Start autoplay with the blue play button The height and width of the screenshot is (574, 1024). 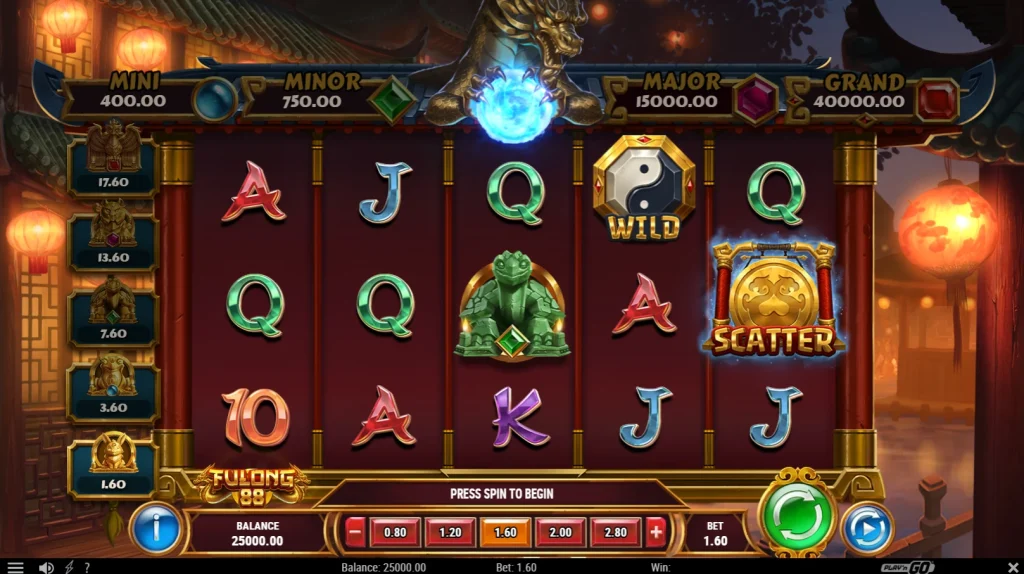pos(866,528)
